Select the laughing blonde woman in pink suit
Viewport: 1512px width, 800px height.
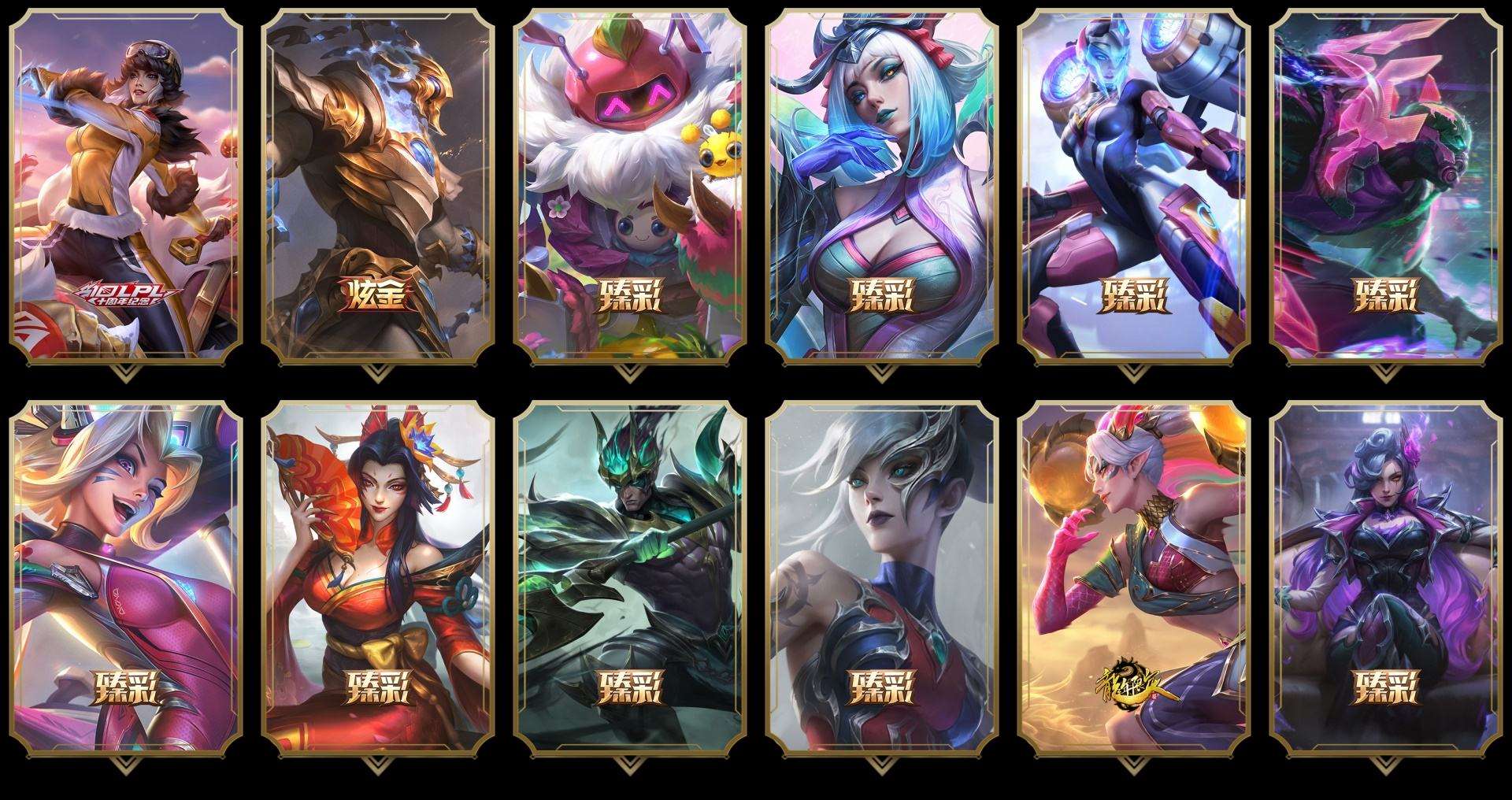(126, 579)
